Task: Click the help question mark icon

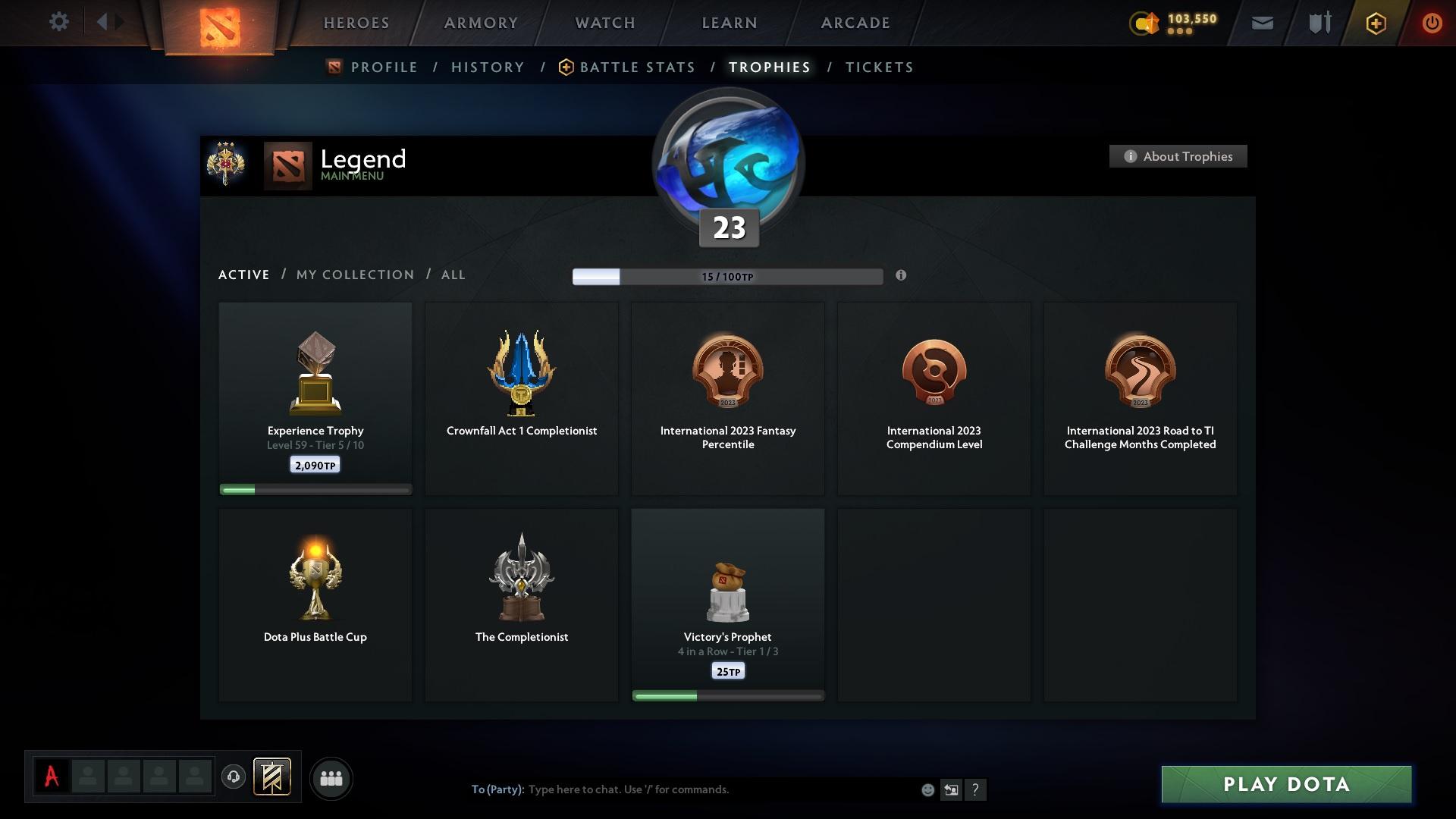Action: coord(976,789)
